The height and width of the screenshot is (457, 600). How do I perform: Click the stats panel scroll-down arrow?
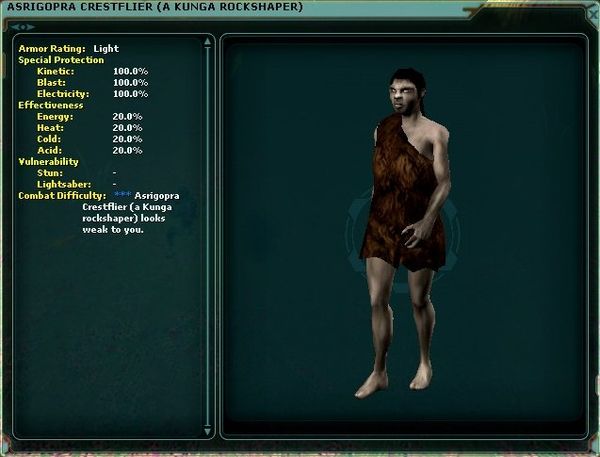pos(208,431)
